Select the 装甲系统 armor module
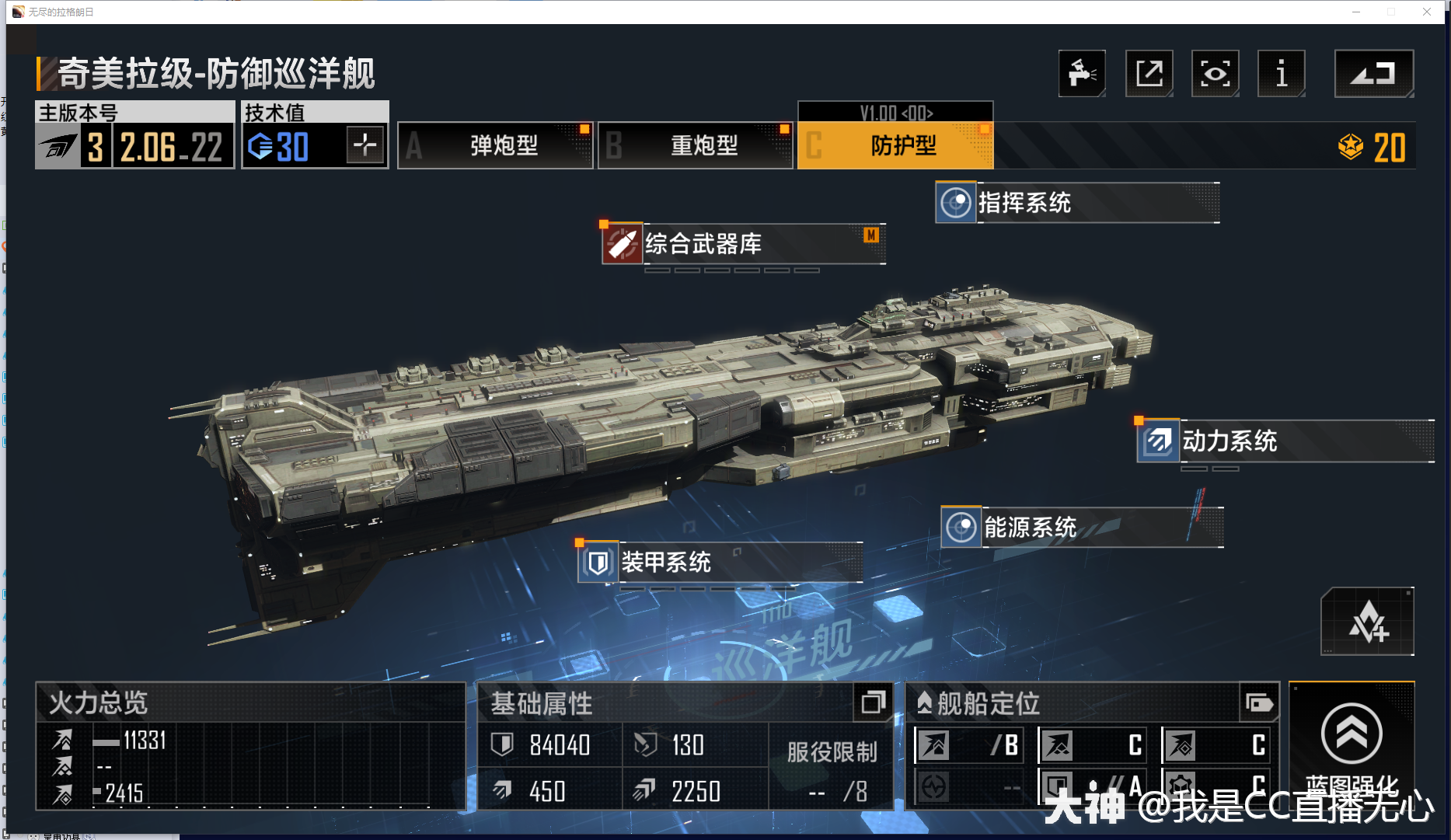The image size is (1451, 840). 720,562
